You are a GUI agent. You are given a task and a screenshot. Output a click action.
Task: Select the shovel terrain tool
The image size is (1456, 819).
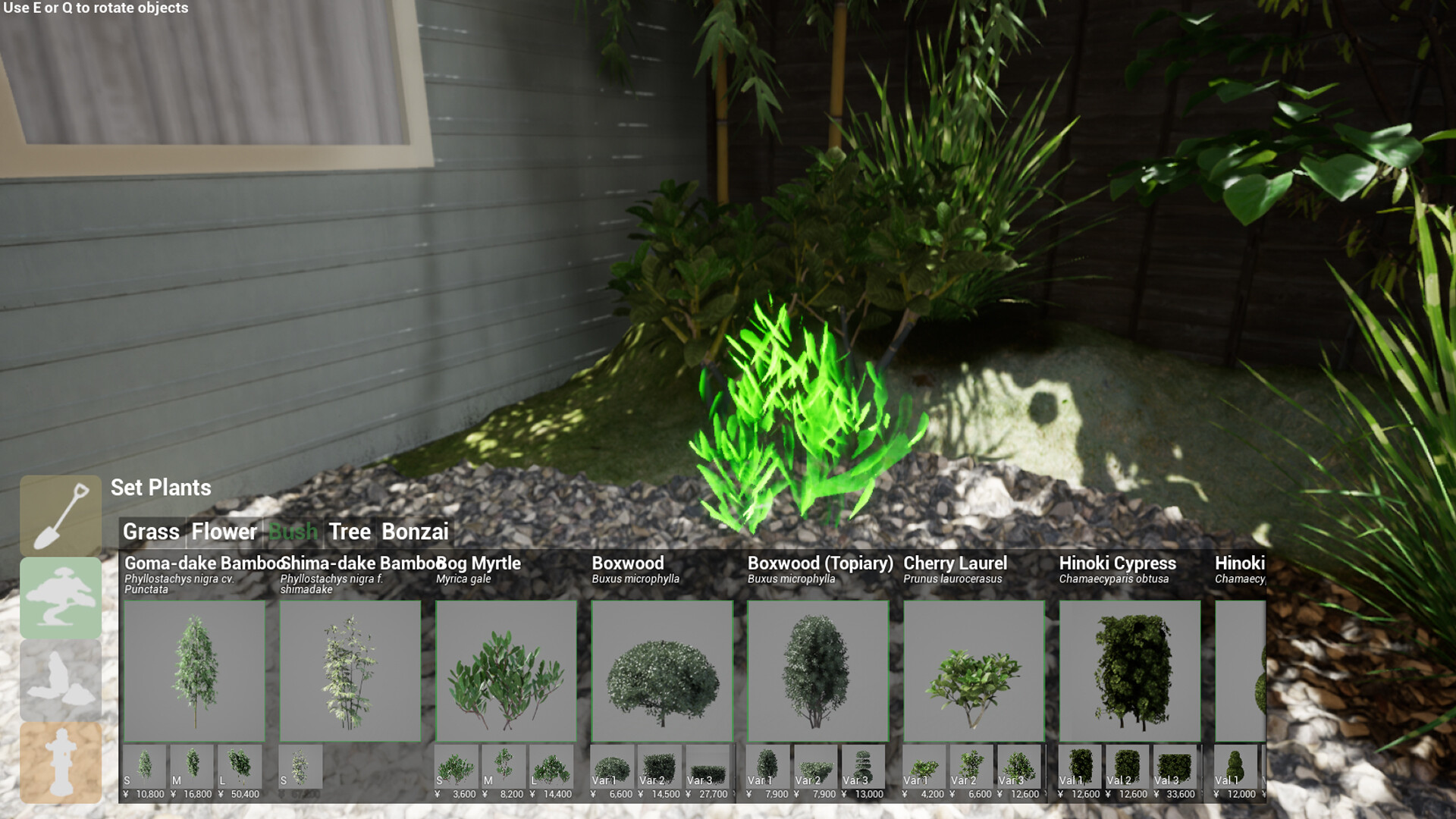(61, 514)
